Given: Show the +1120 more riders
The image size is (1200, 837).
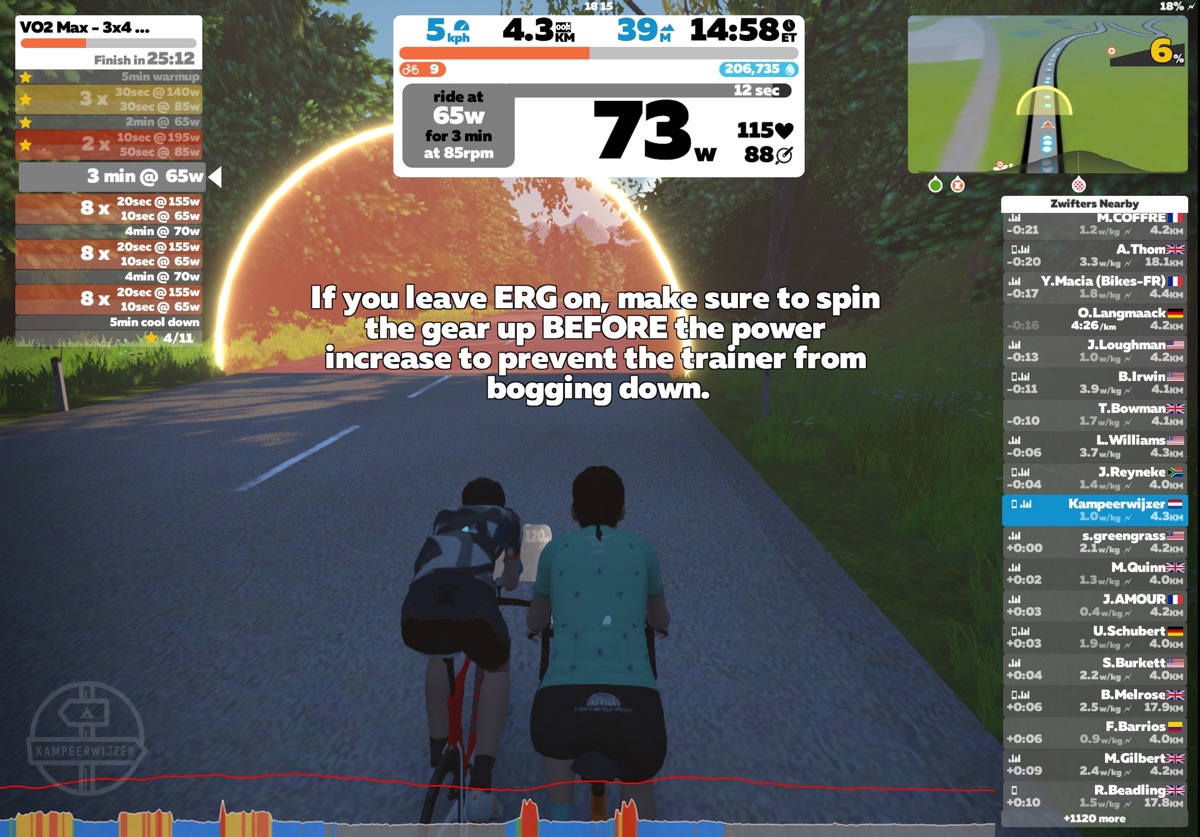Looking at the screenshot, I should pos(1094,819).
